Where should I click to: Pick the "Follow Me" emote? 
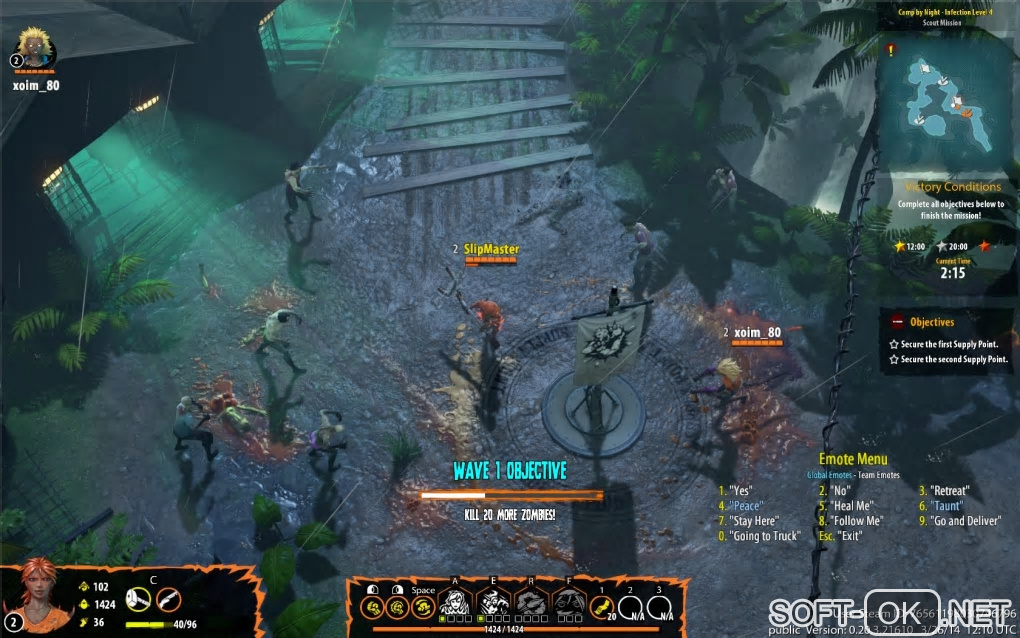click(x=855, y=521)
